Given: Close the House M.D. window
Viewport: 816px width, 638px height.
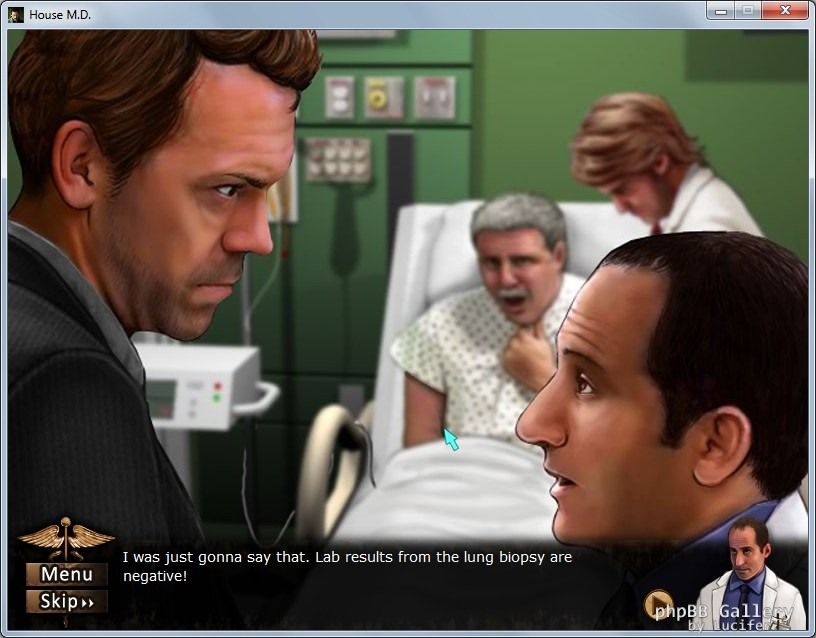Looking at the screenshot, I should [x=784, y=11].
